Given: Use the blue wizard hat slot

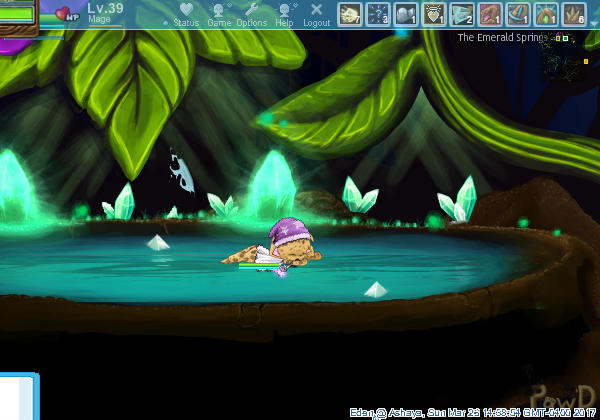Looking at the screenshot, I should click(518, 14).
